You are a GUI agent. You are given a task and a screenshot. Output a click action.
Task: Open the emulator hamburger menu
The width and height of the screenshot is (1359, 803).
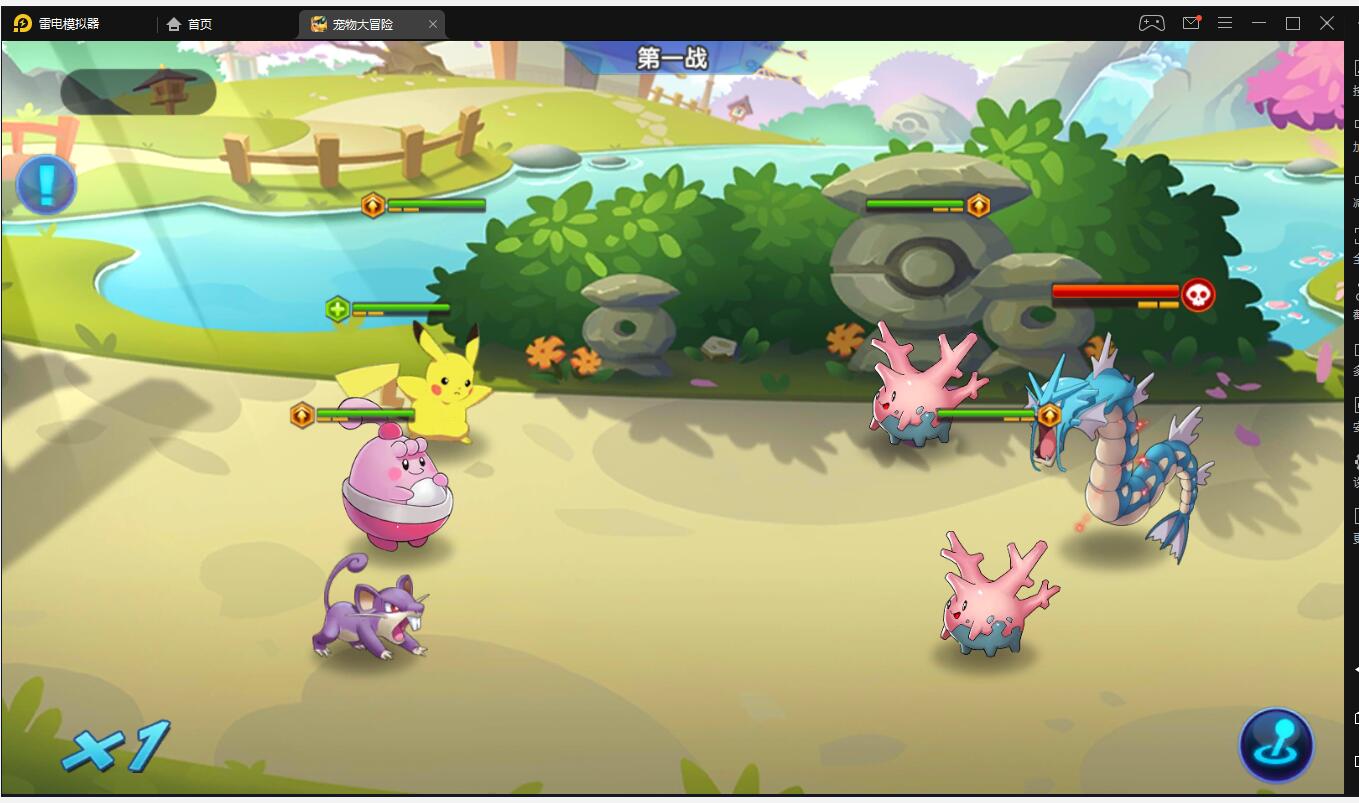[1225, 23]
